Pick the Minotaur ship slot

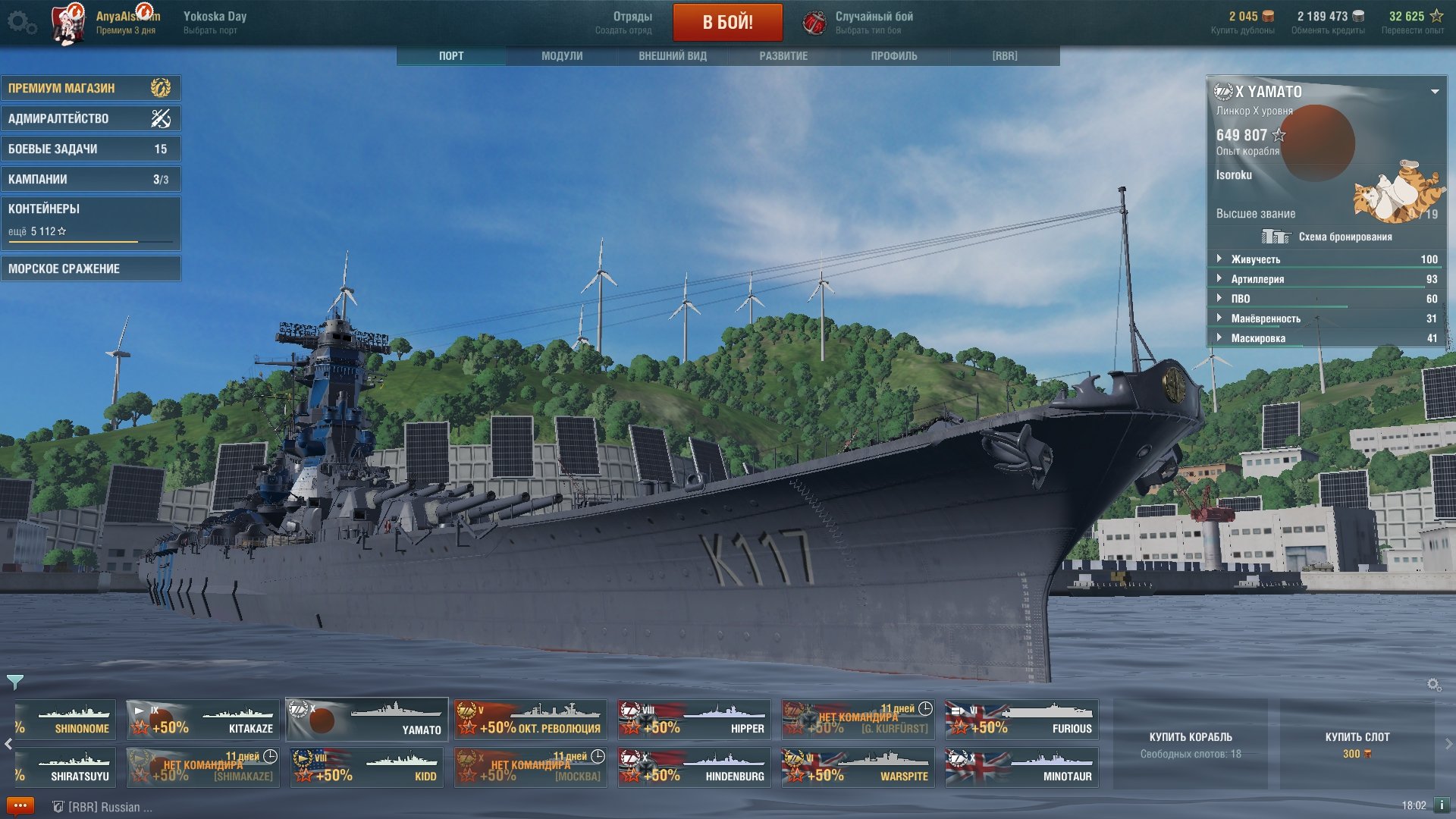click(1021, 767)
